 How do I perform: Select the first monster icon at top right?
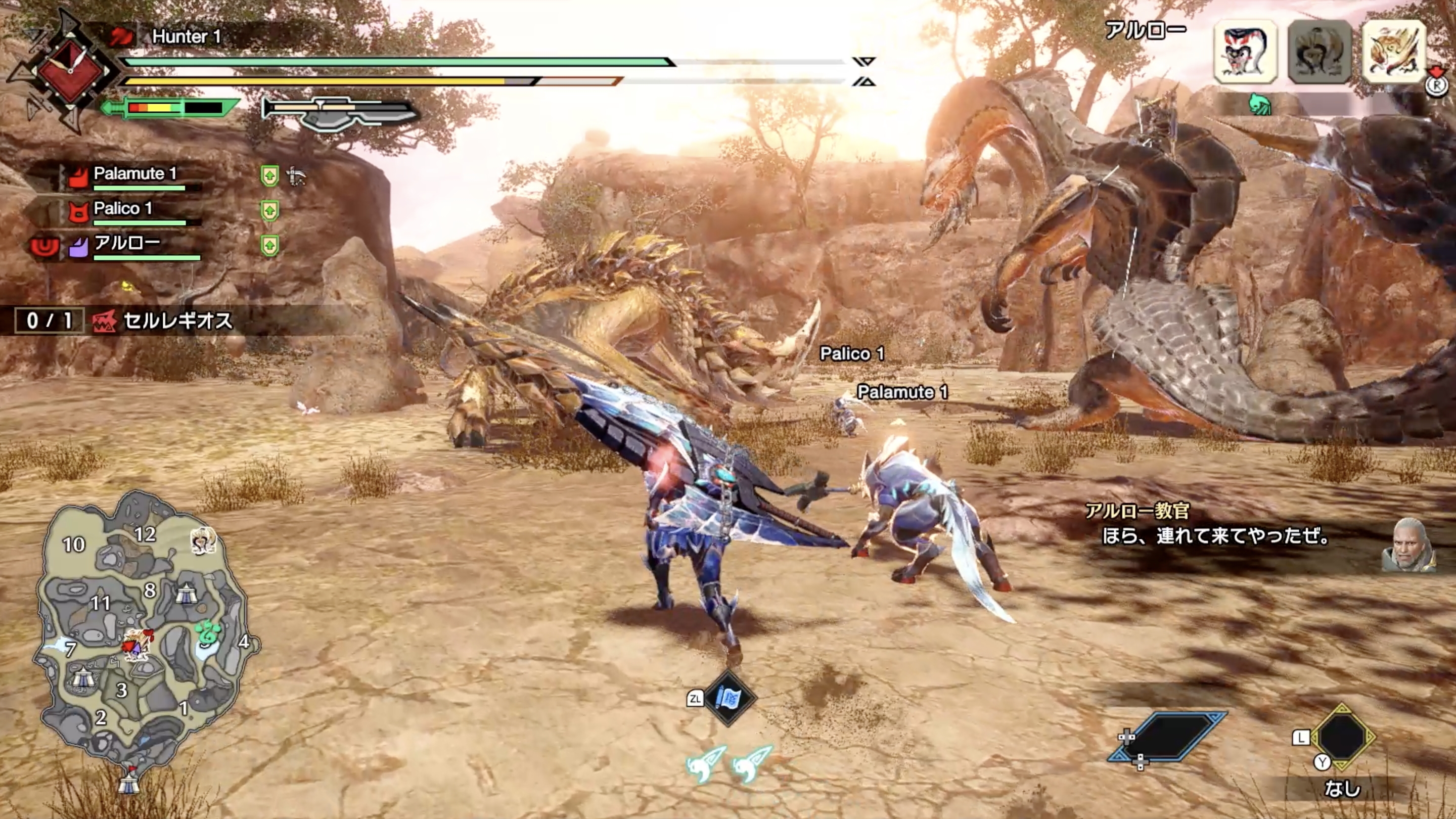click(1245, 52)
